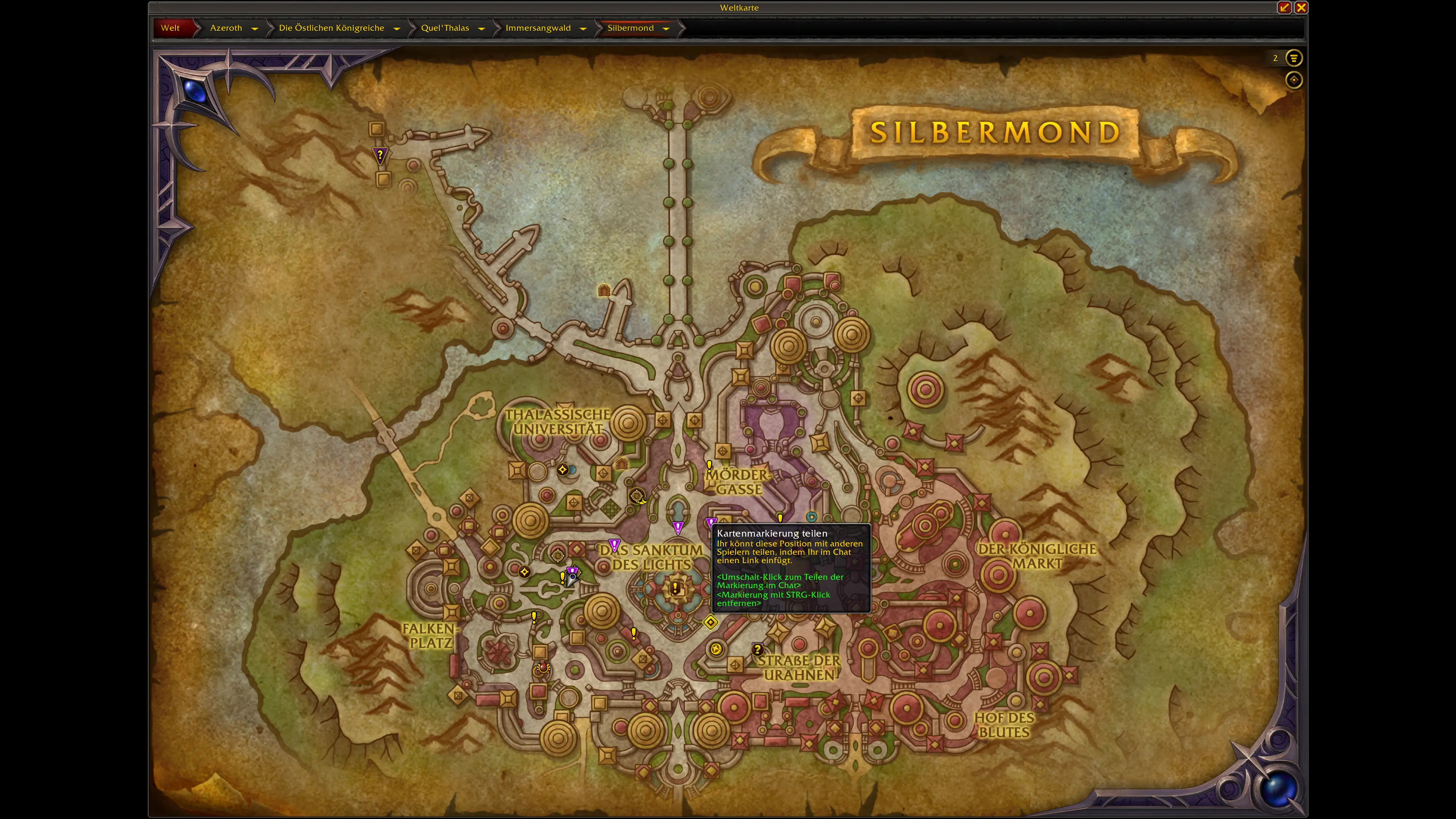Open the map filter options button
The image size is (1456, 819).
coord(1293,58)
